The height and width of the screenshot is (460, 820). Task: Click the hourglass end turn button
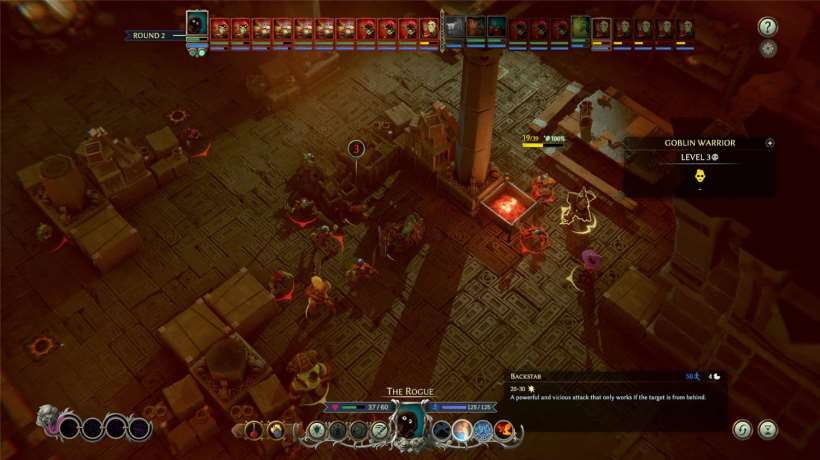coord(768,429)
